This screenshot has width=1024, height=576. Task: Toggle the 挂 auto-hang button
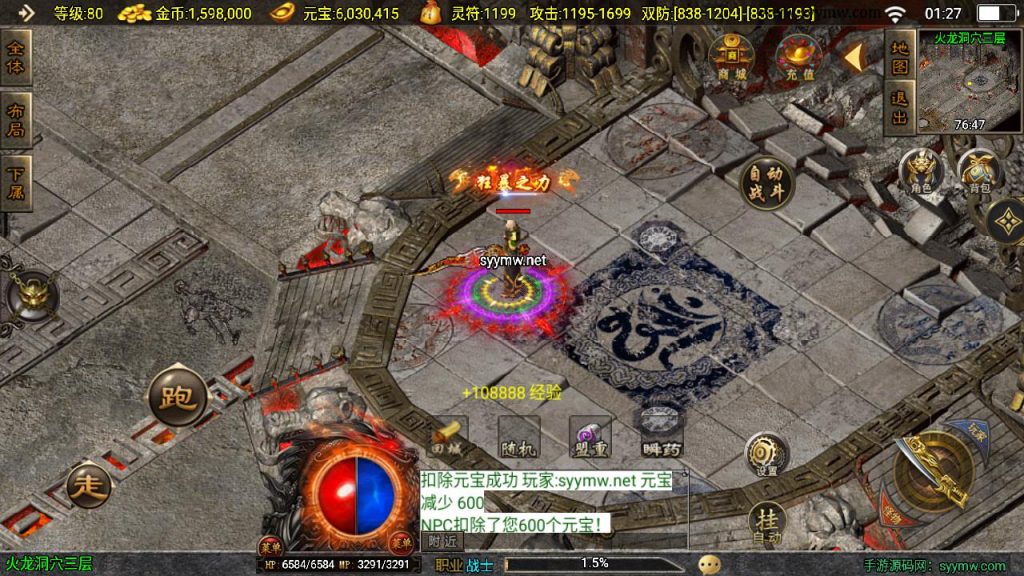766,522
